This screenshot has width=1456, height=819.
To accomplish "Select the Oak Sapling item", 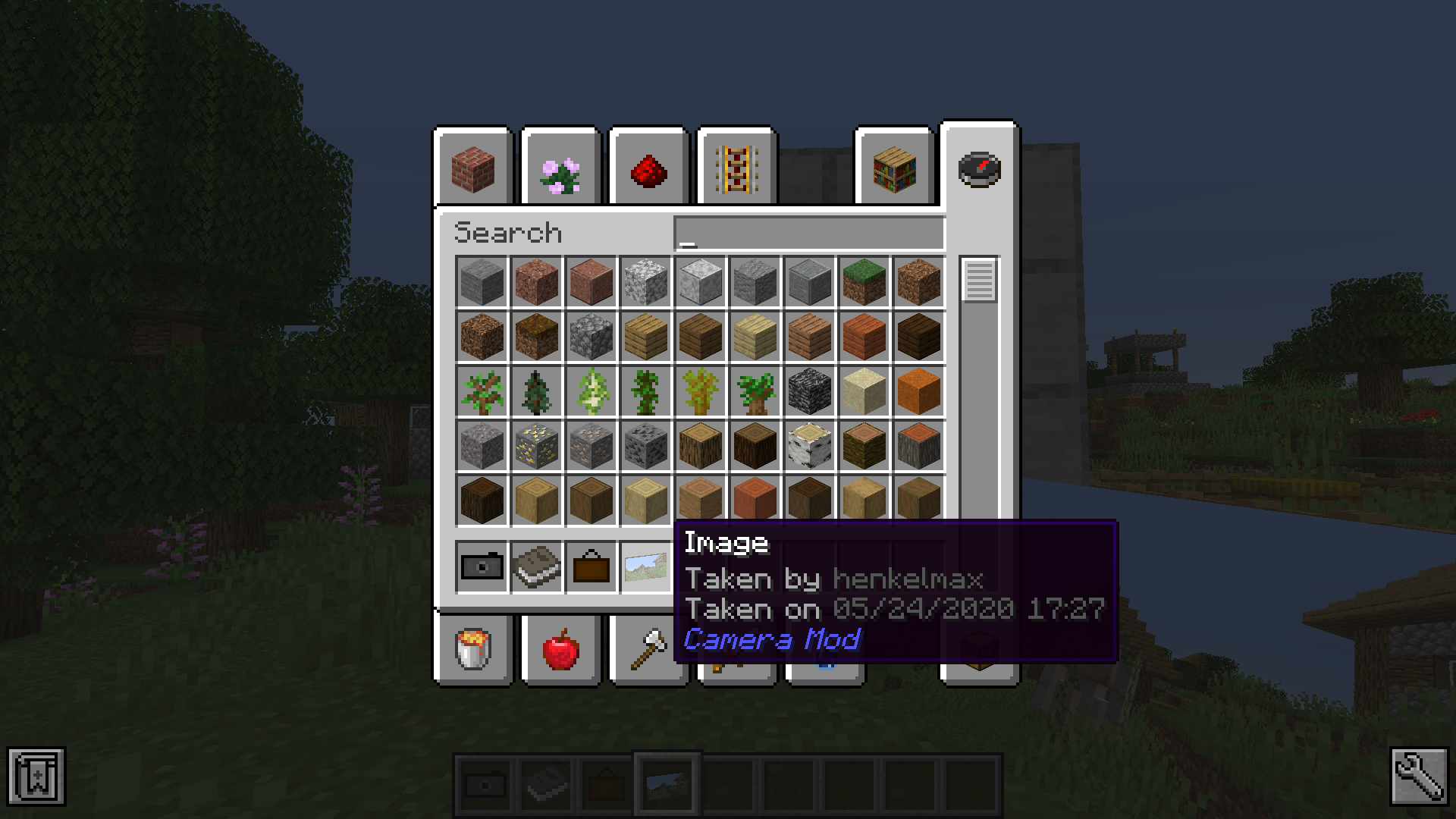I will [x=482, y=392].
